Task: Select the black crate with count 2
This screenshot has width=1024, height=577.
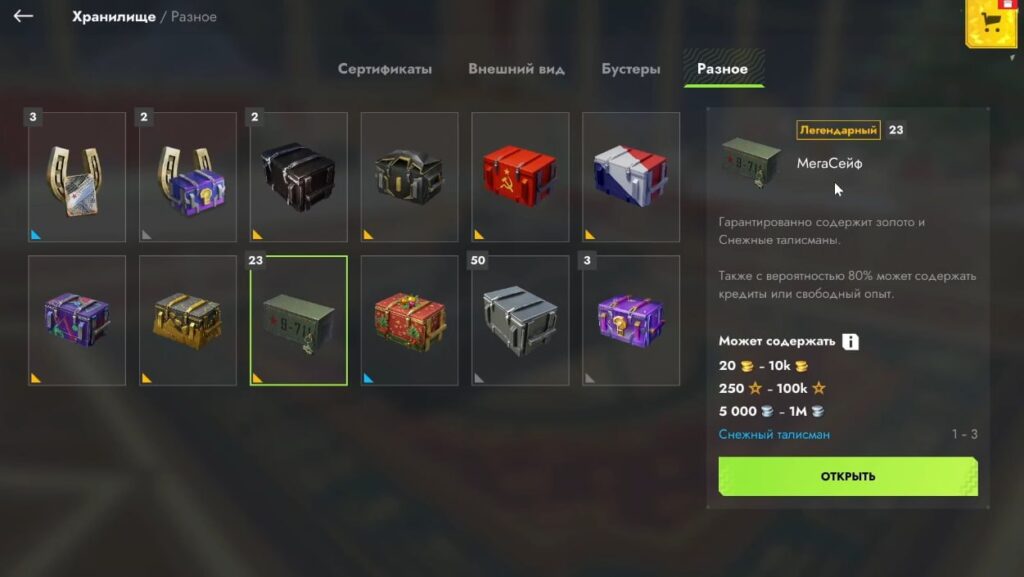Action: tap(299, 177)
